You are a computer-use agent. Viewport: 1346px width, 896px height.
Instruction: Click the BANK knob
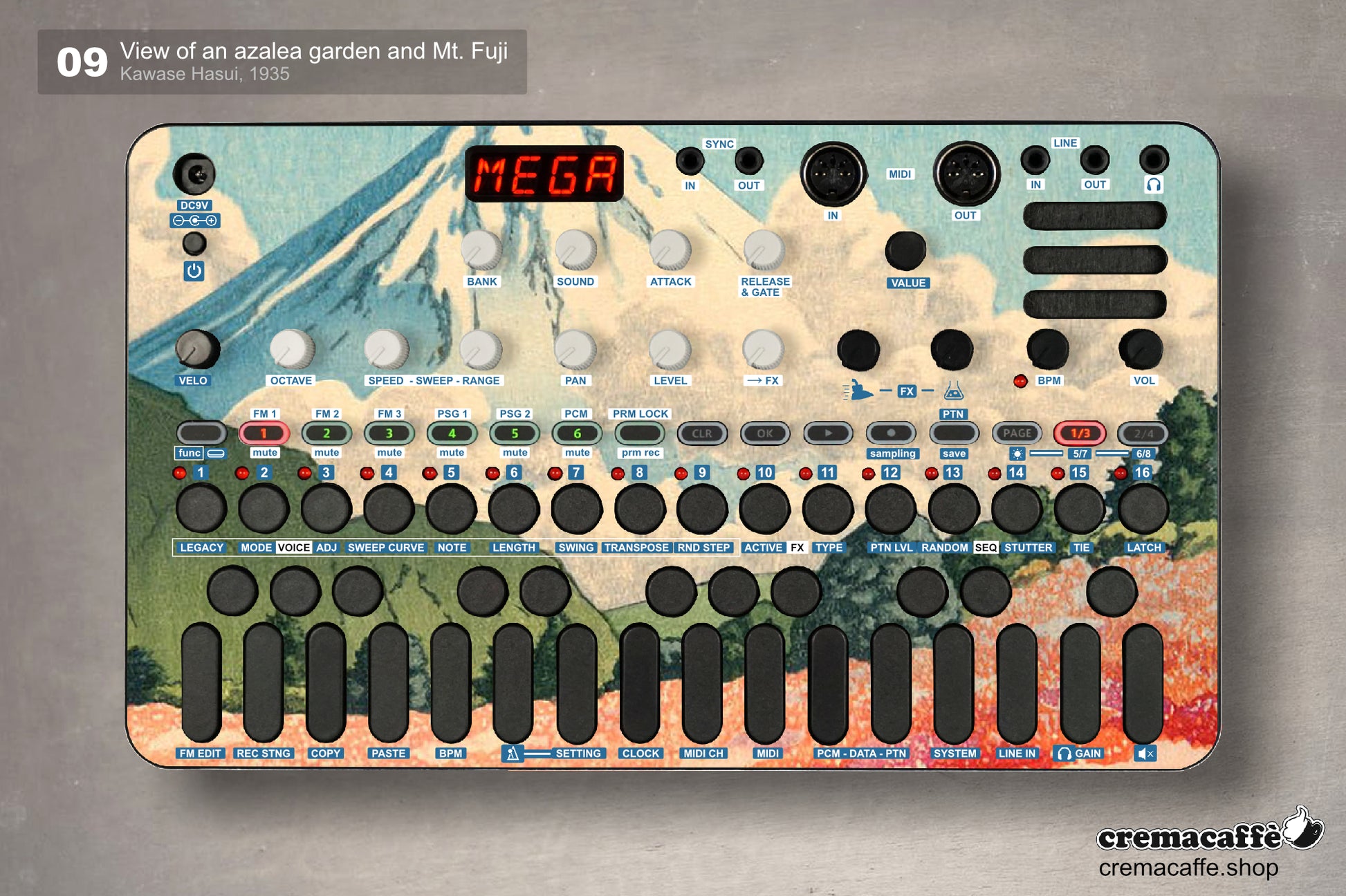point(481,250)
